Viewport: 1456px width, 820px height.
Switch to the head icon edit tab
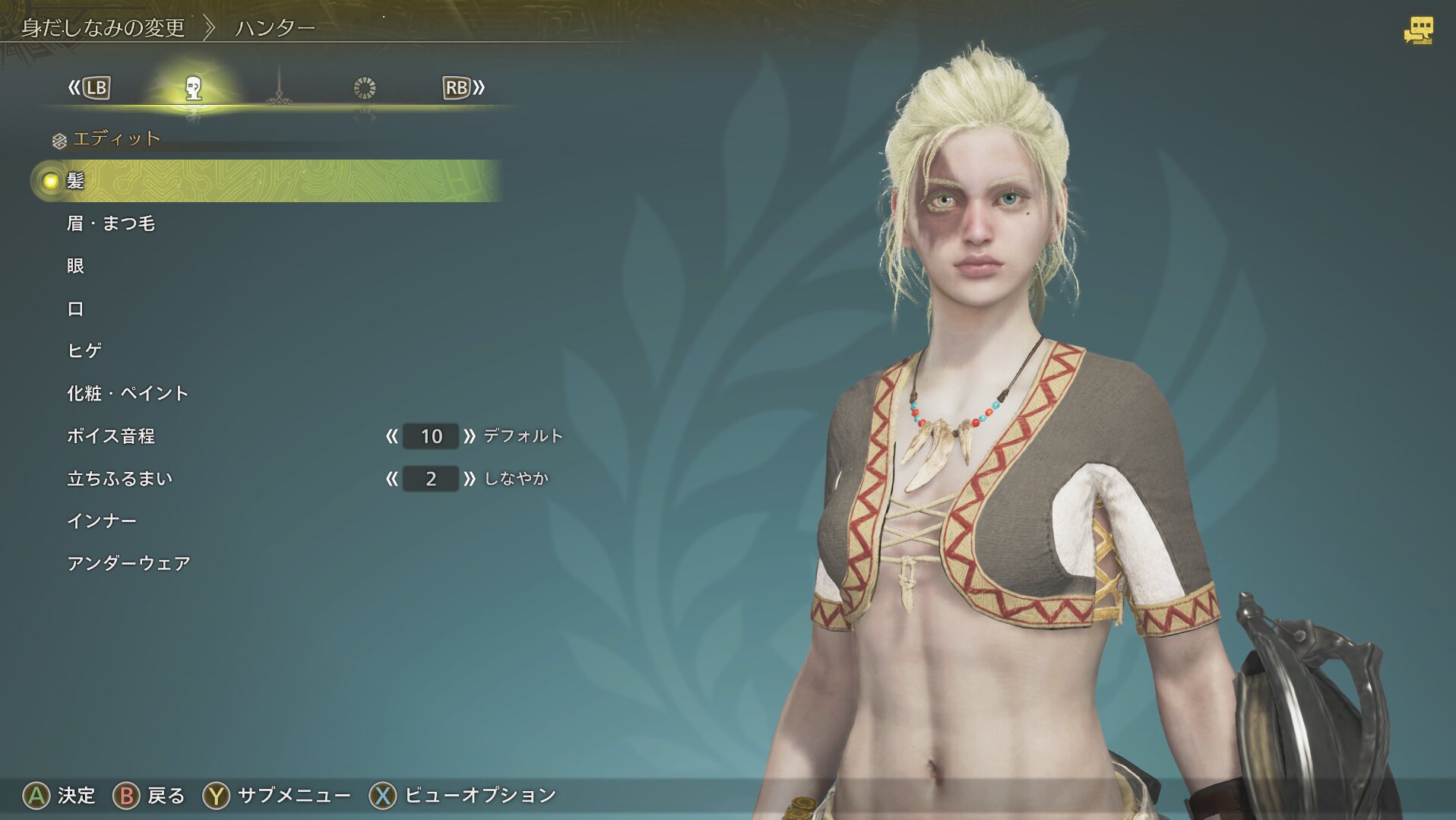tap(194, 88)
